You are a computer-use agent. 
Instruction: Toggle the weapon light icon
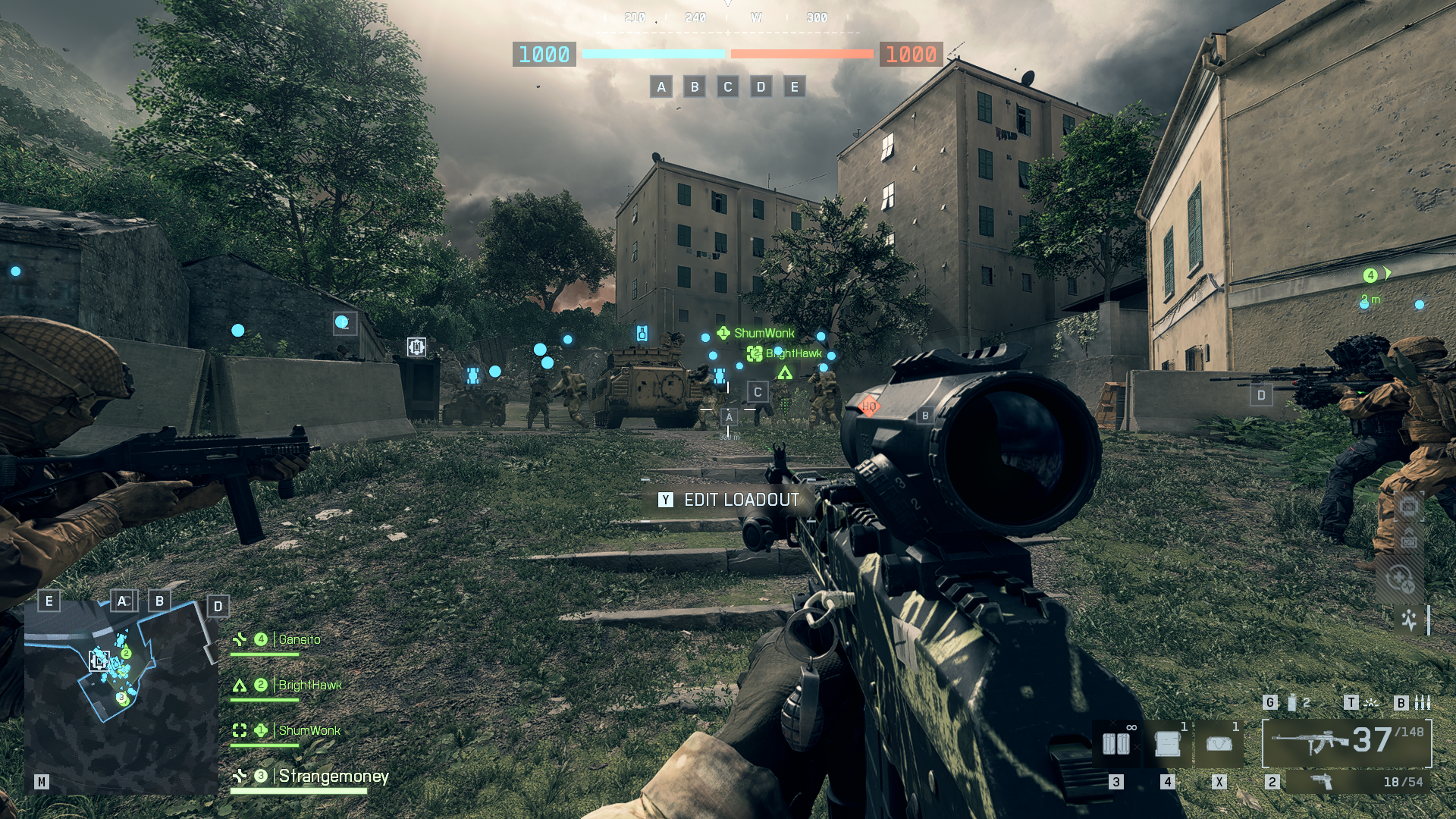point(1371,703)
